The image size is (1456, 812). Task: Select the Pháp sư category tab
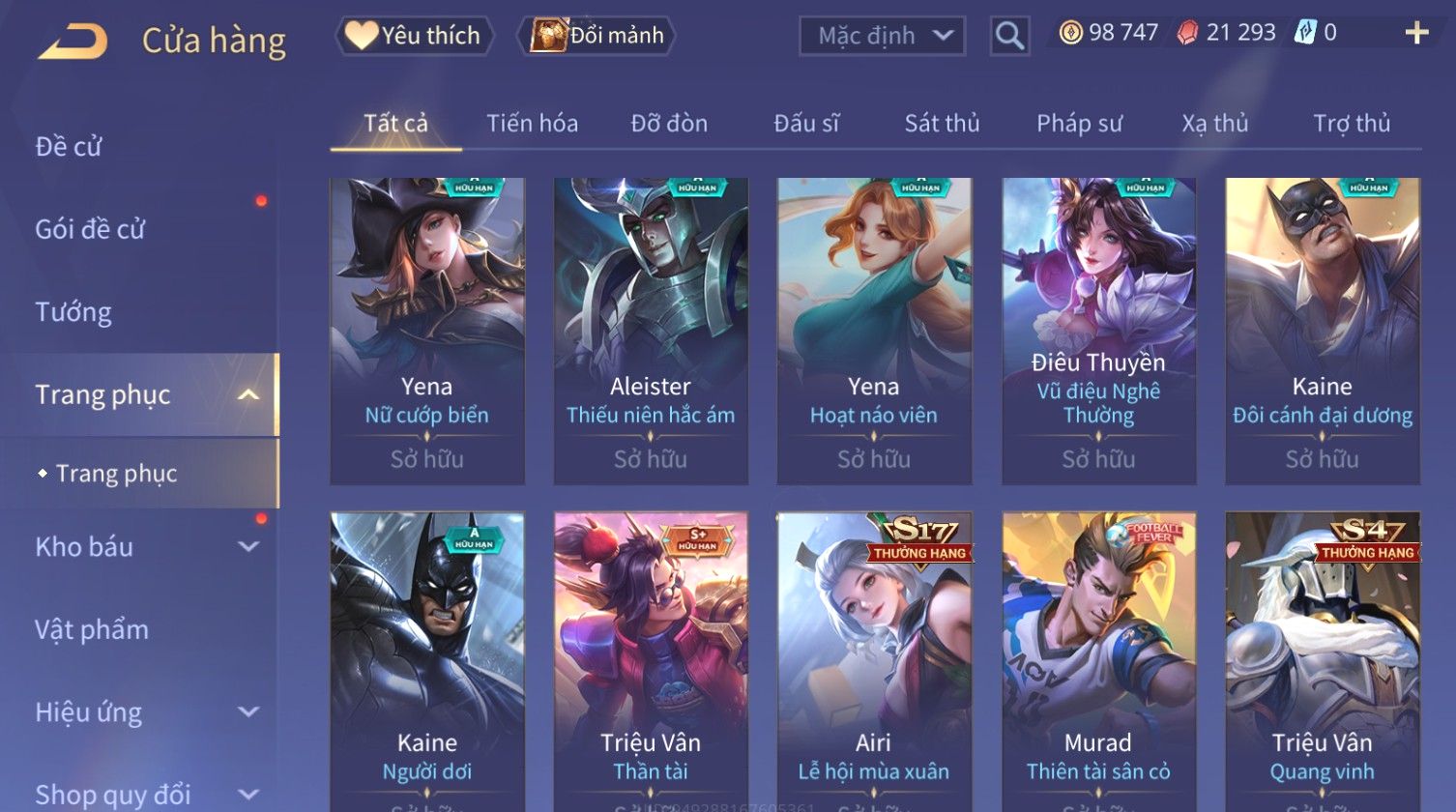(x=1079, y=124)
